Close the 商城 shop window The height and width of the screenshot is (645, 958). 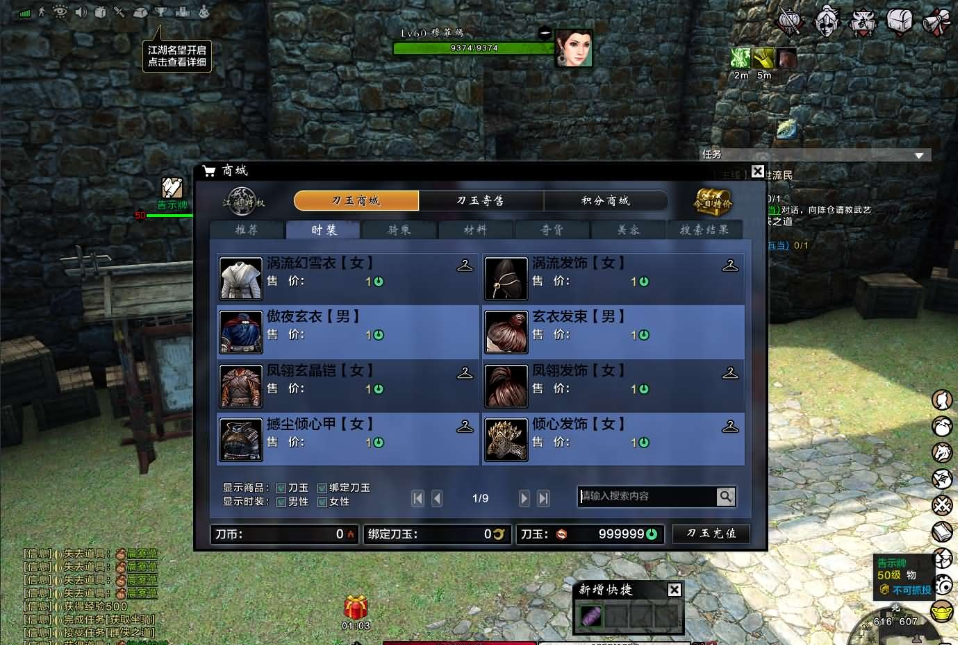tap(757, 171)
